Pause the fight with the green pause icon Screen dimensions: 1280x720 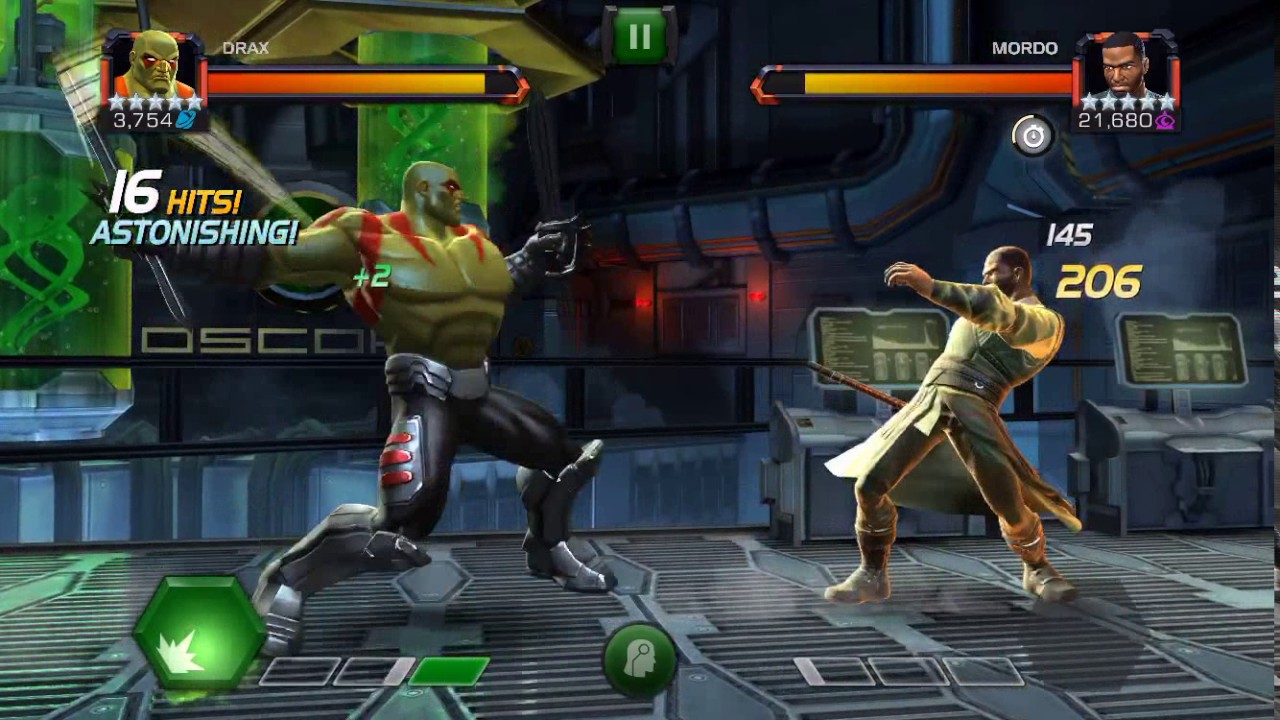pyautogui.click(x=639, y=36)
